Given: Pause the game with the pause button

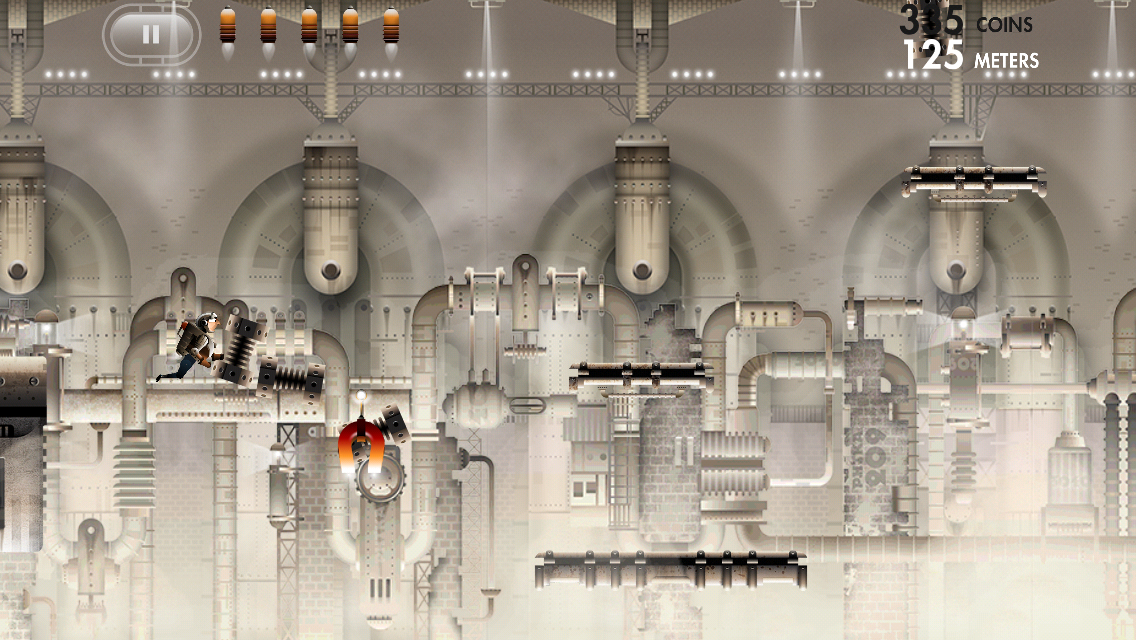Looking at the screenshot, I should (151, 35).
